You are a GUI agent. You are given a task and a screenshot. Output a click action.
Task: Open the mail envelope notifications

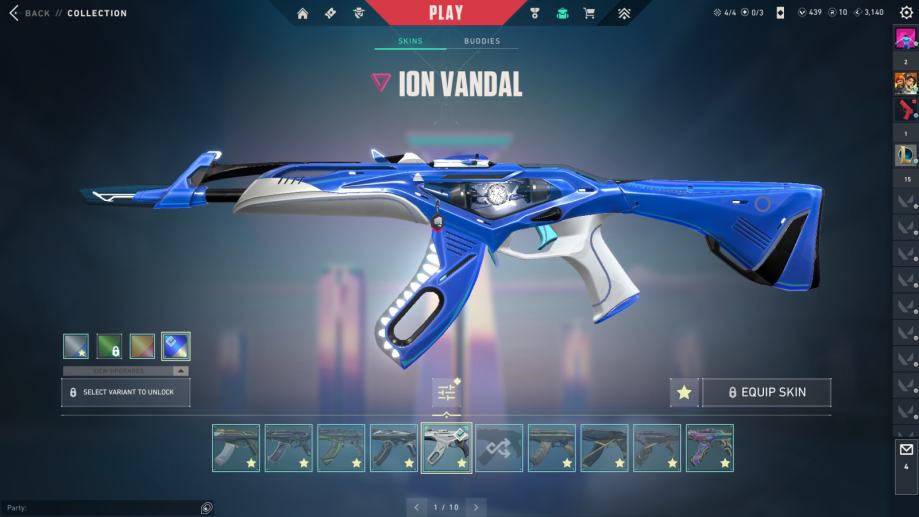pyautogui.click(x=906, y=450)
